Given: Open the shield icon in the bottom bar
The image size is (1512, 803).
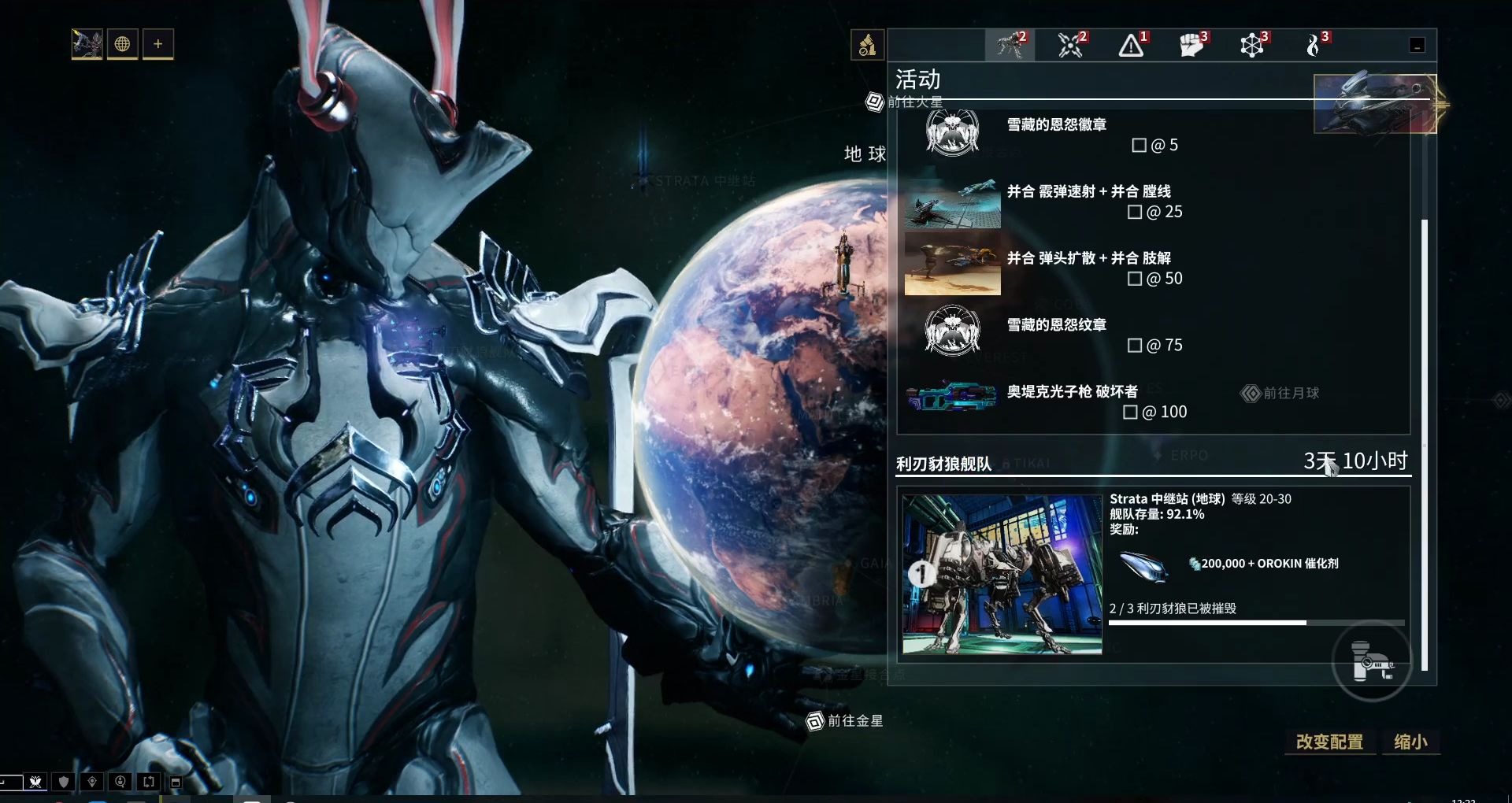Looking at the screenshot, I should click(x=64, y=782).
